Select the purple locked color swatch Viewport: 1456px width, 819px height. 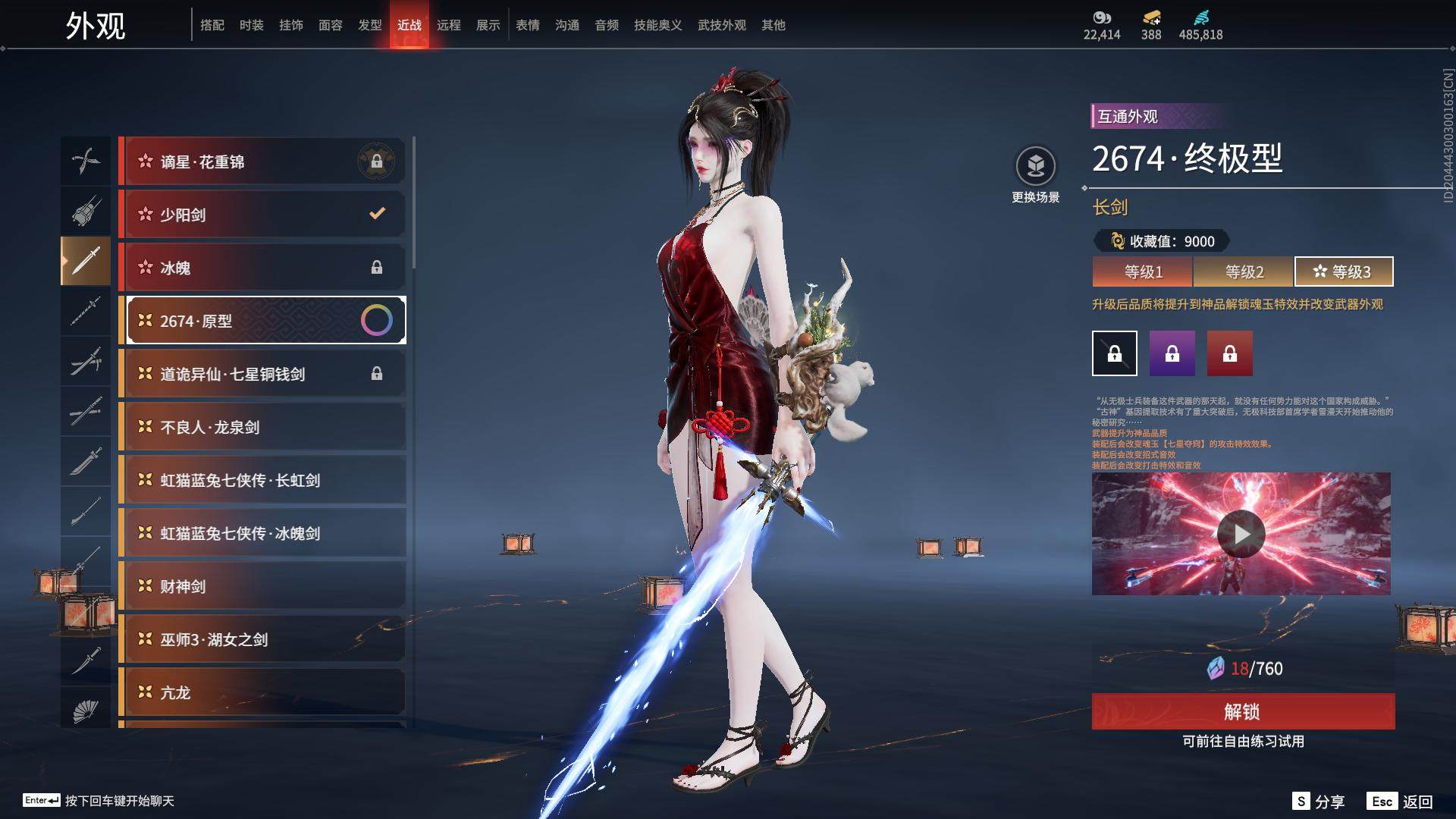point(1172,353)
